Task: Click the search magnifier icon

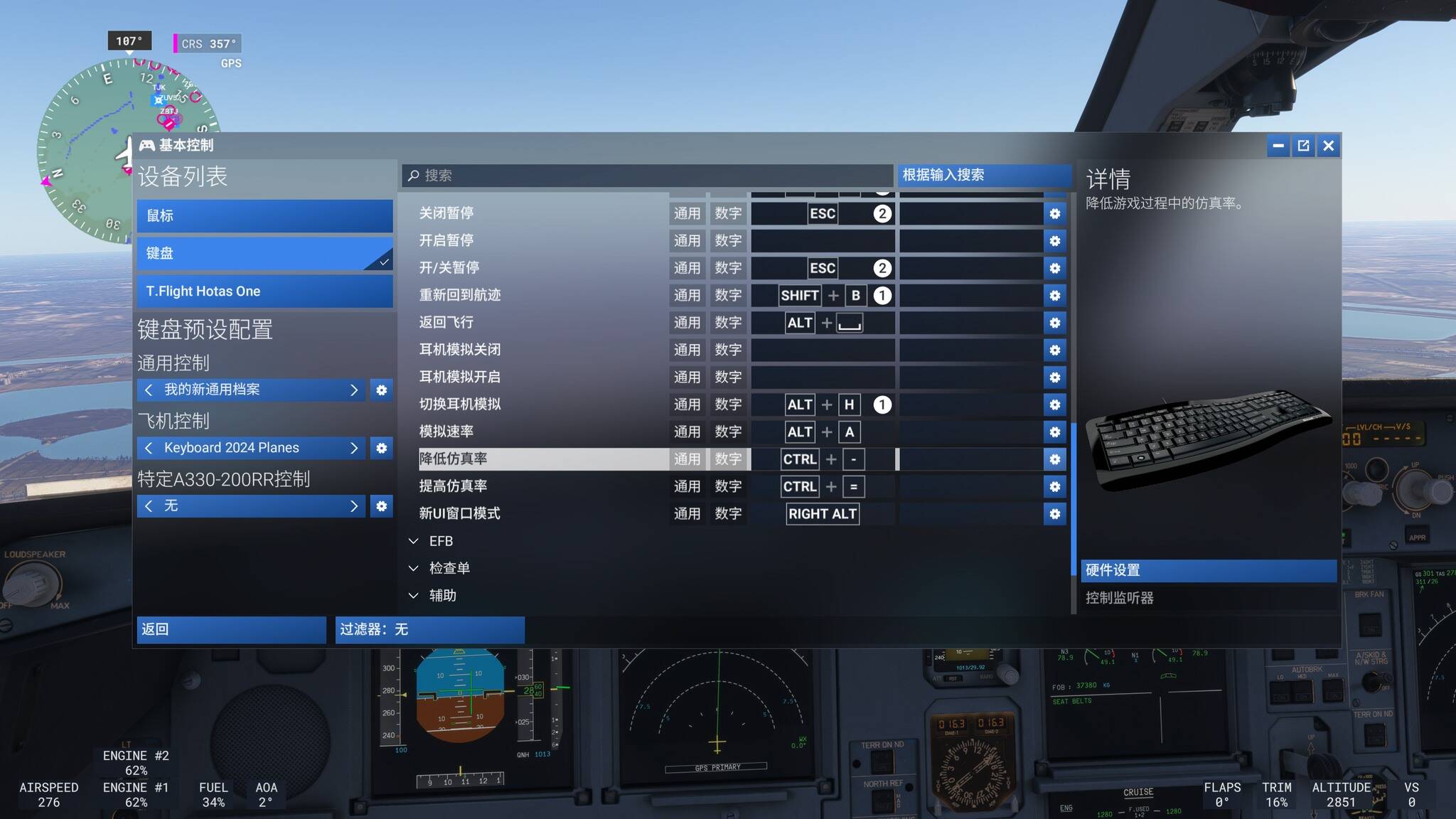Action: 413,176
